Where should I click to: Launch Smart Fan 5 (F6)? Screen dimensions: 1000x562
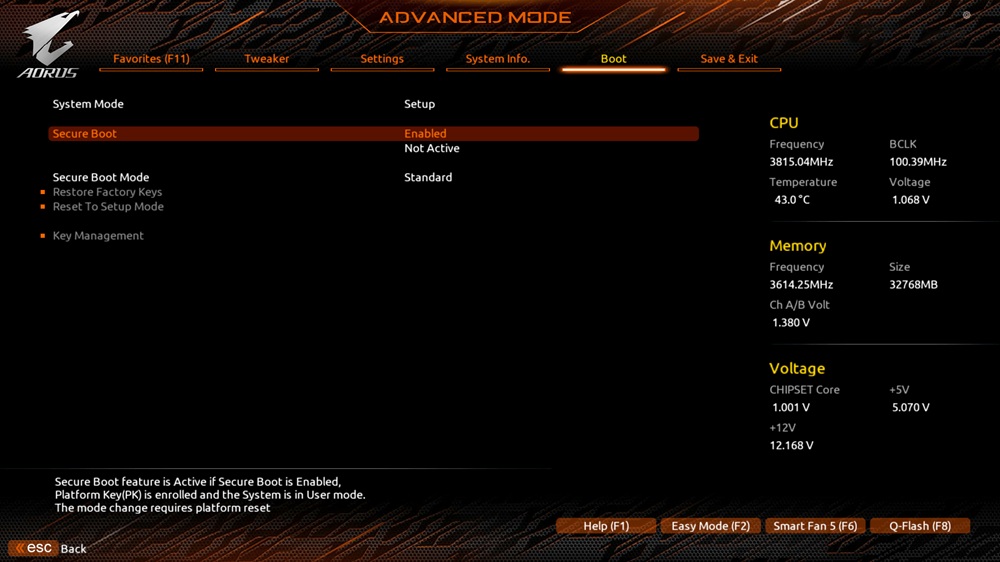click(815, 526)
